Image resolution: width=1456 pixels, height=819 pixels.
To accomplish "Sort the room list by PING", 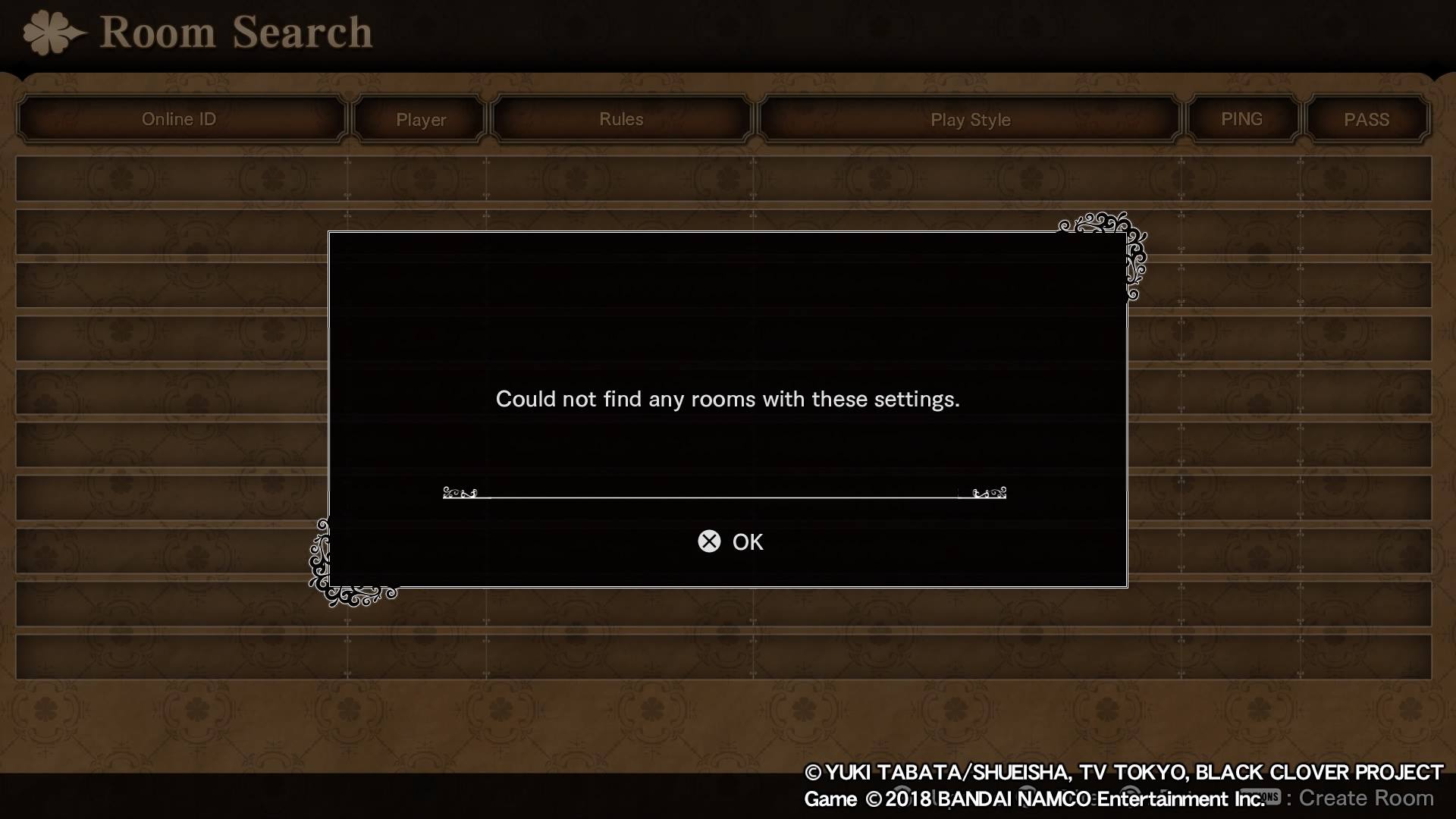I will pos(1241,119).
